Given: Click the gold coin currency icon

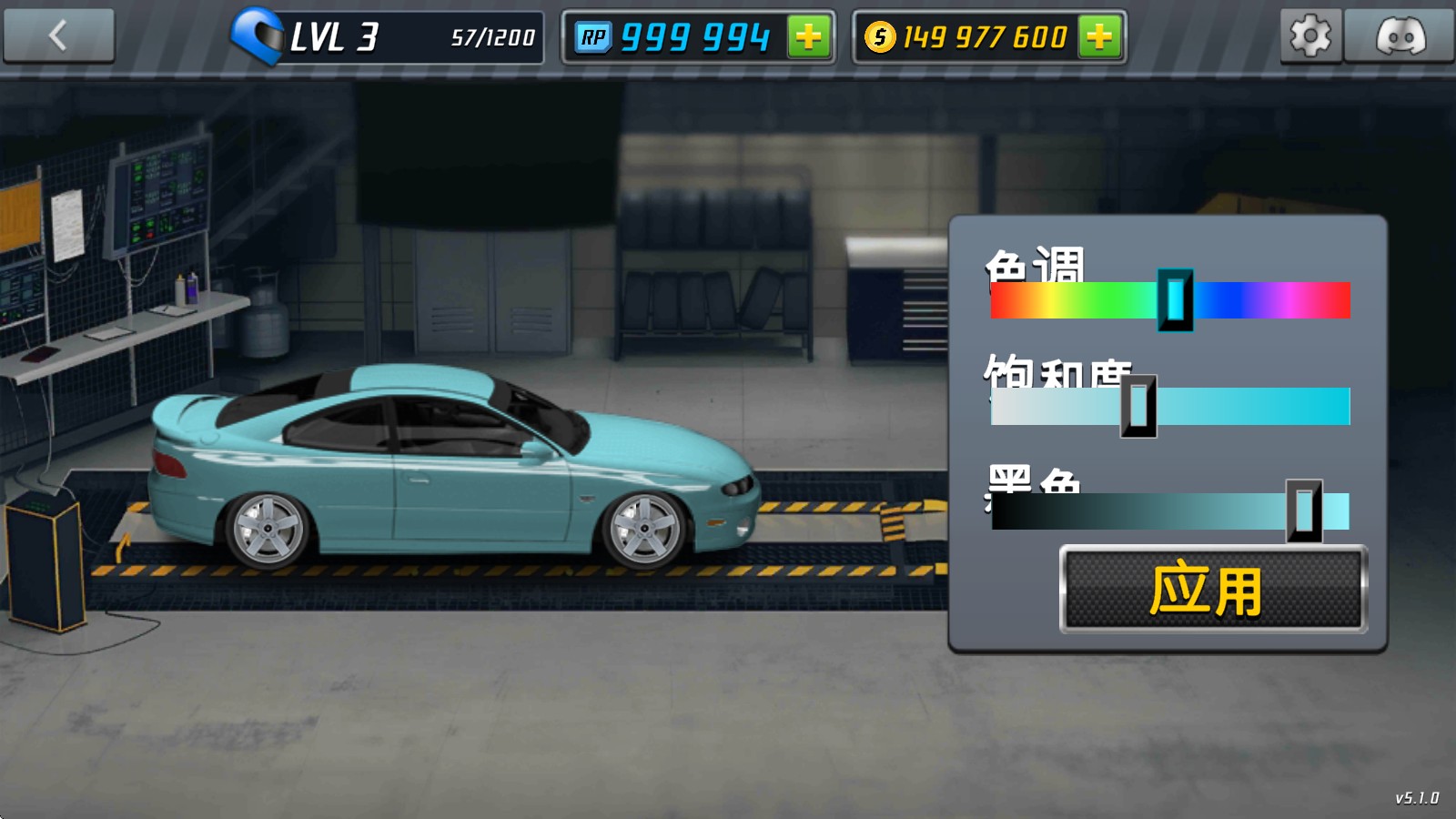Looking at the screenshot, I should coord(880,37).
